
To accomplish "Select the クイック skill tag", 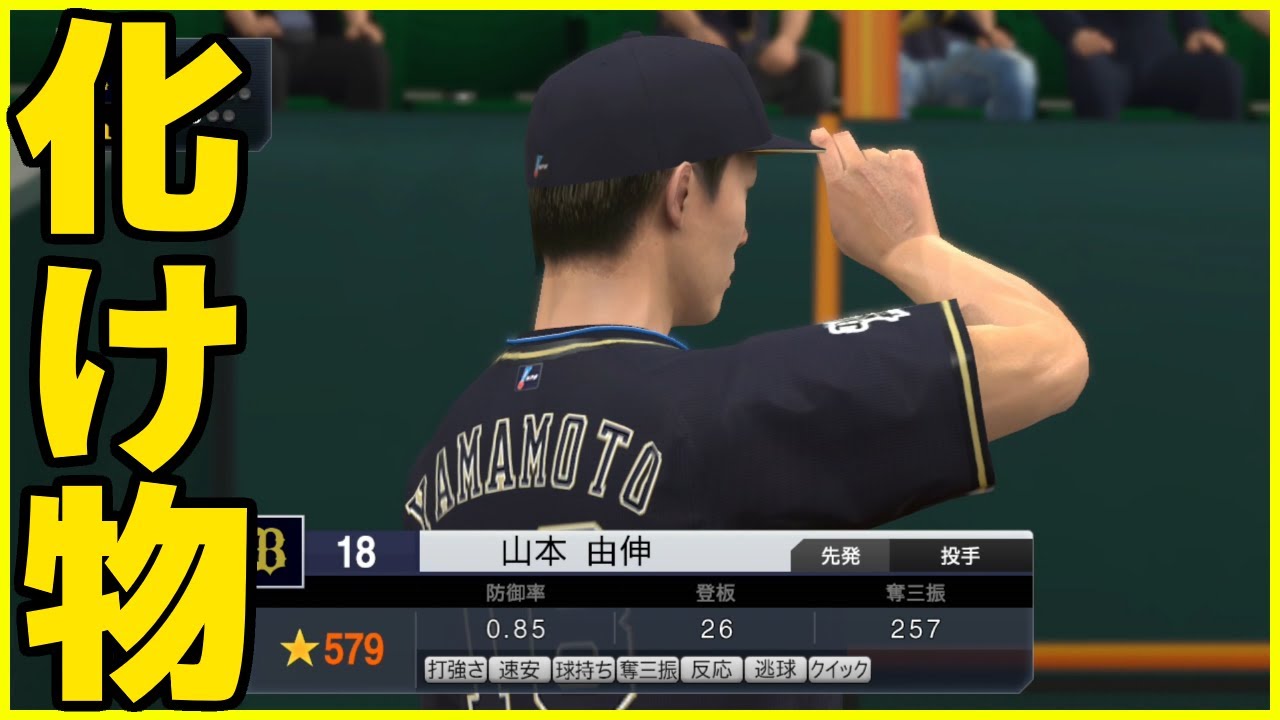I will coord(839,669).
